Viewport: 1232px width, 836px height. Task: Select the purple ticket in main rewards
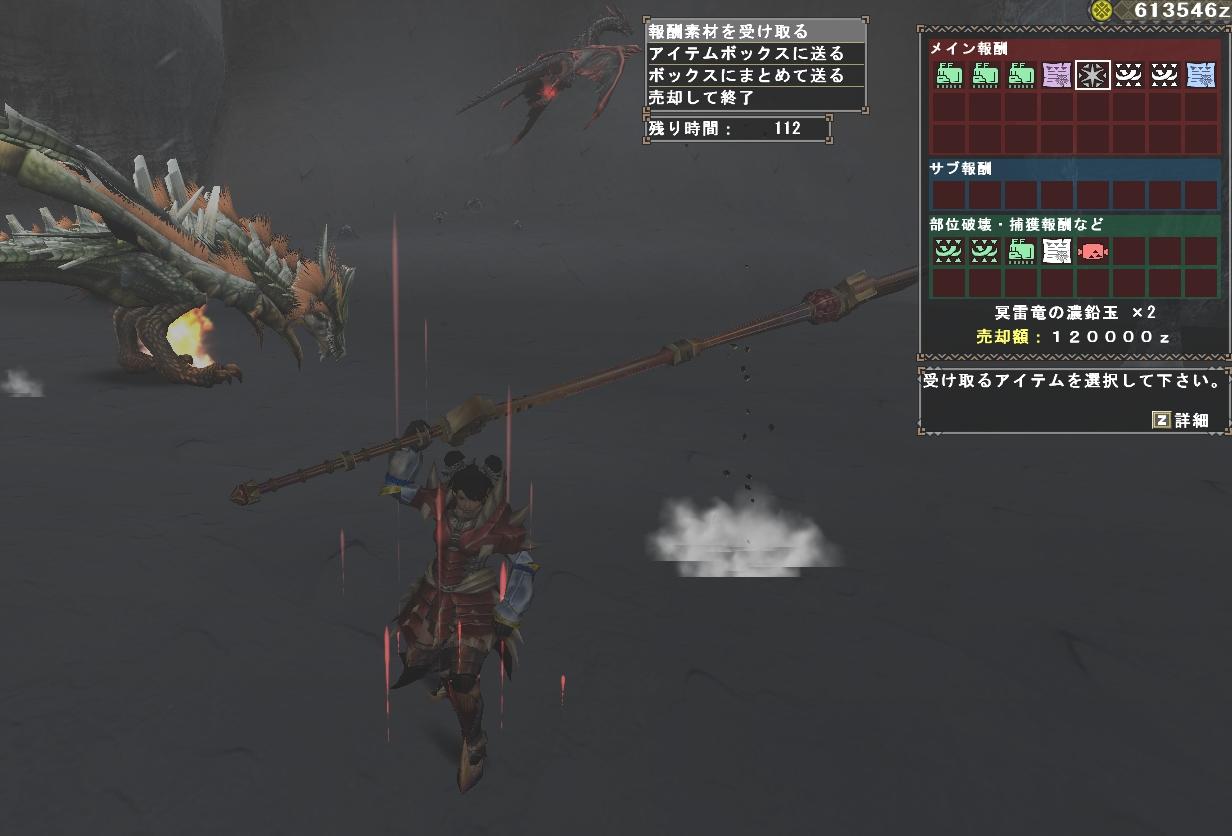(x=1057, y=75)
